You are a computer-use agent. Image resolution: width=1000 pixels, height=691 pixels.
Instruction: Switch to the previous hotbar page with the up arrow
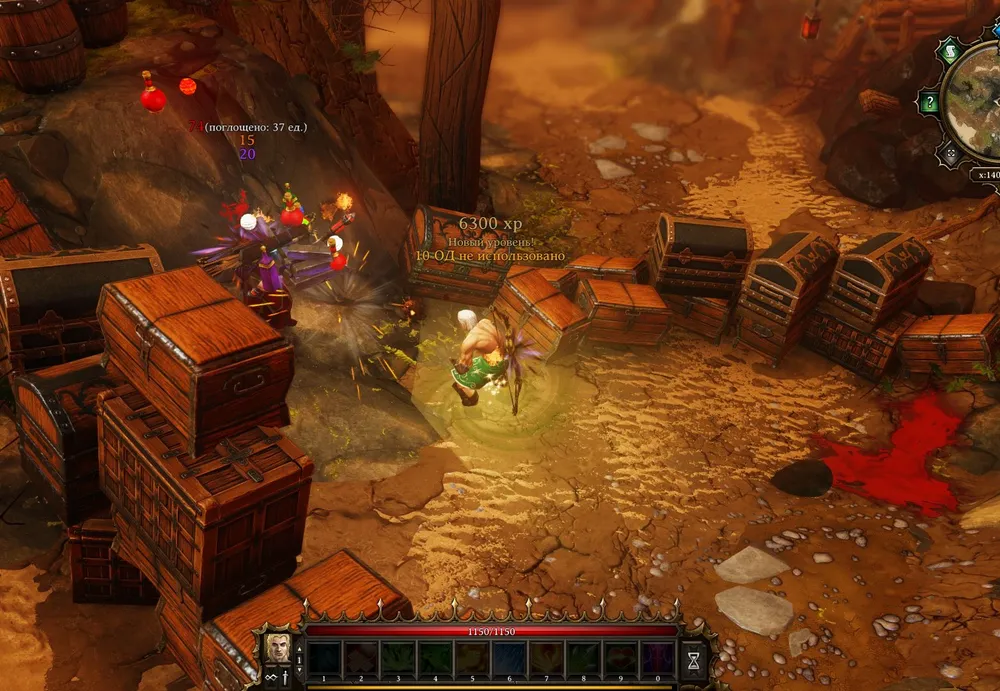(x=298, y=647)
